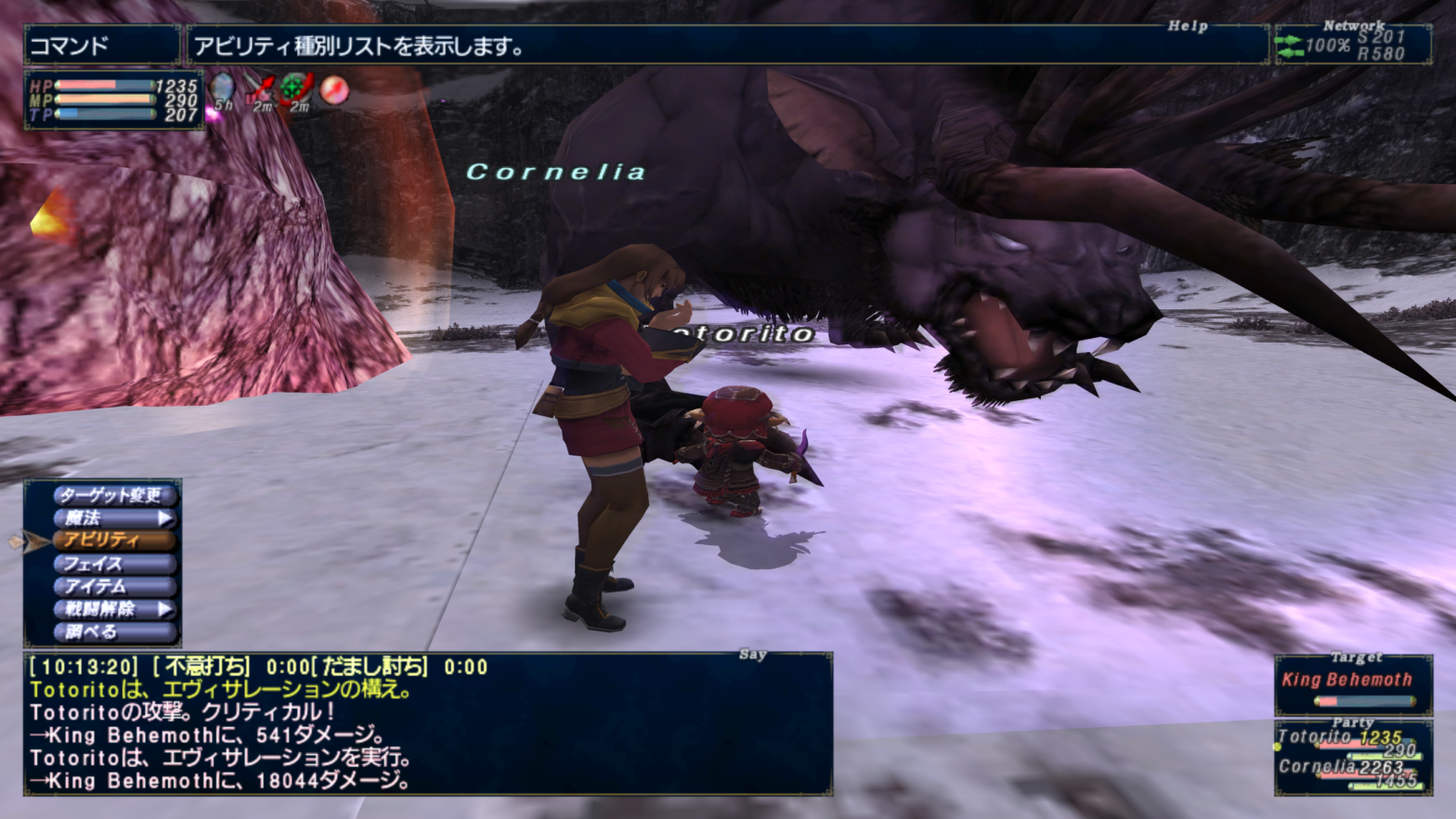The width and height of the screenshot is (1456, 819).
Task: Click the Say chat log window
Action: point(427,724)
